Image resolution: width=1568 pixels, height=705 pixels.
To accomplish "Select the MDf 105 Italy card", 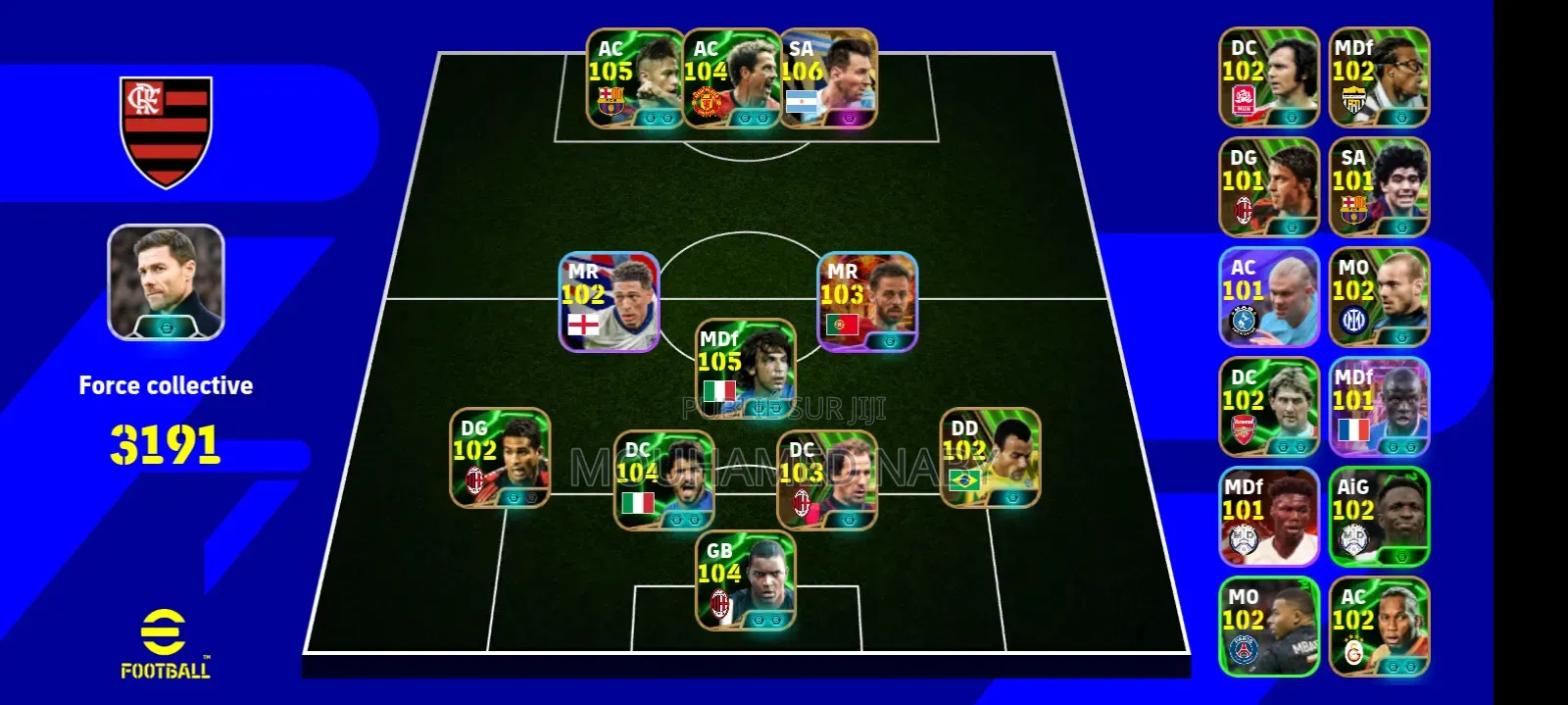I will (745, 369).
